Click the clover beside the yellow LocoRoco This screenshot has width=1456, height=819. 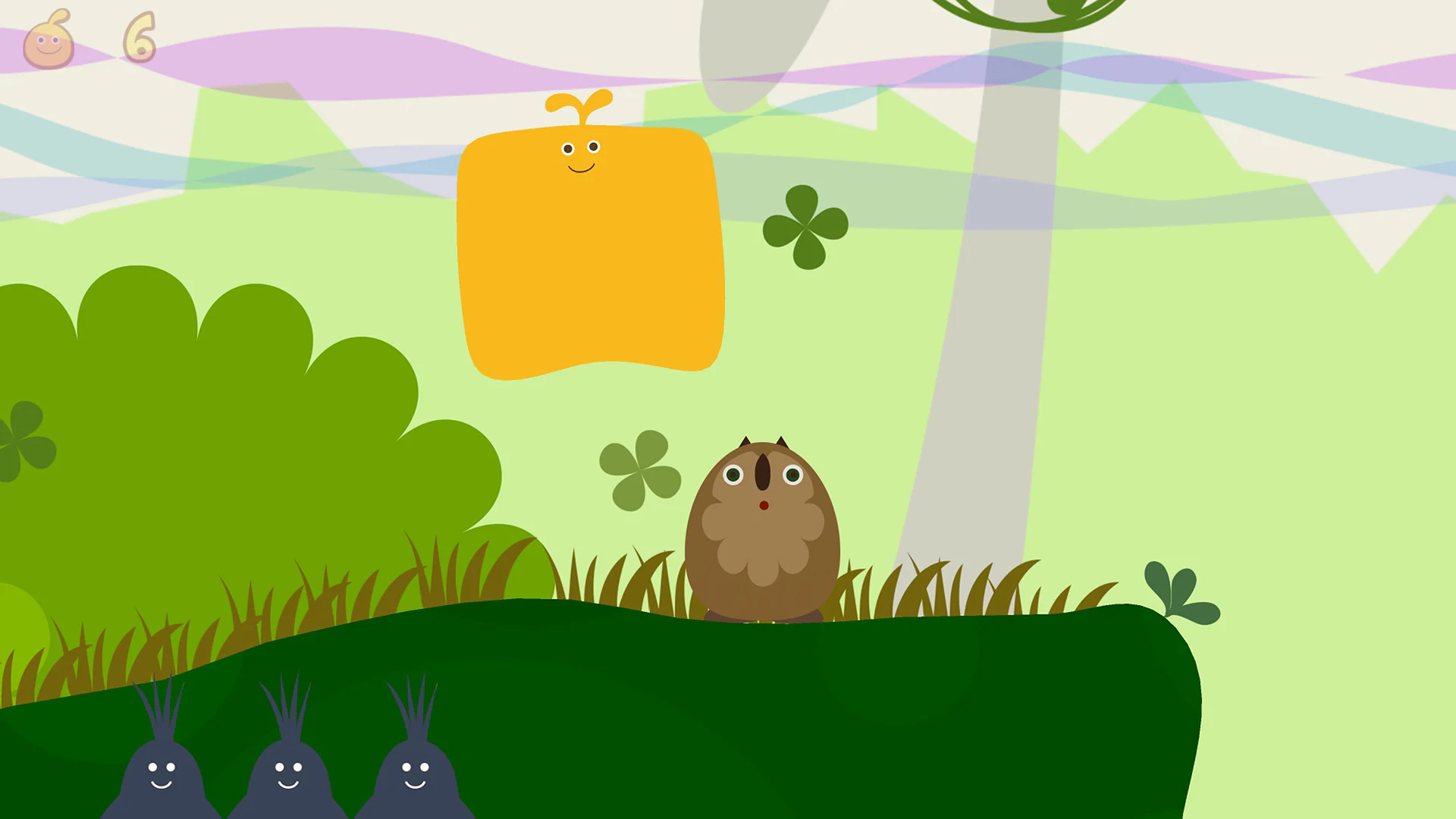click(x=804, y=227)
